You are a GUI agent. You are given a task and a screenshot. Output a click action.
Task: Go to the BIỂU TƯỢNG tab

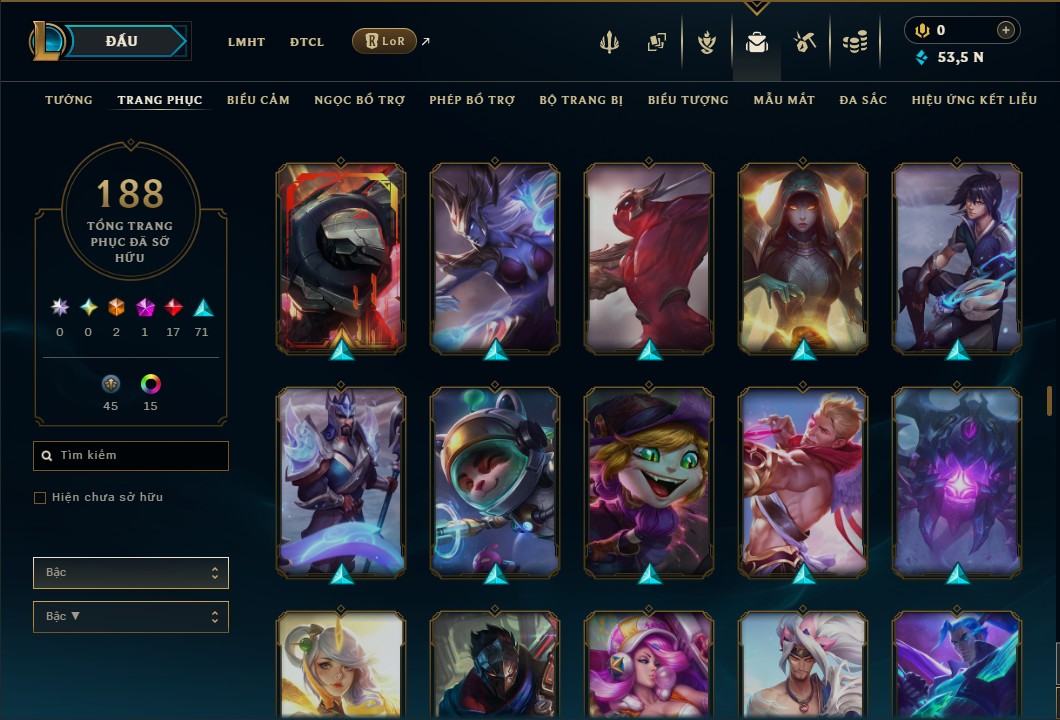688,100
